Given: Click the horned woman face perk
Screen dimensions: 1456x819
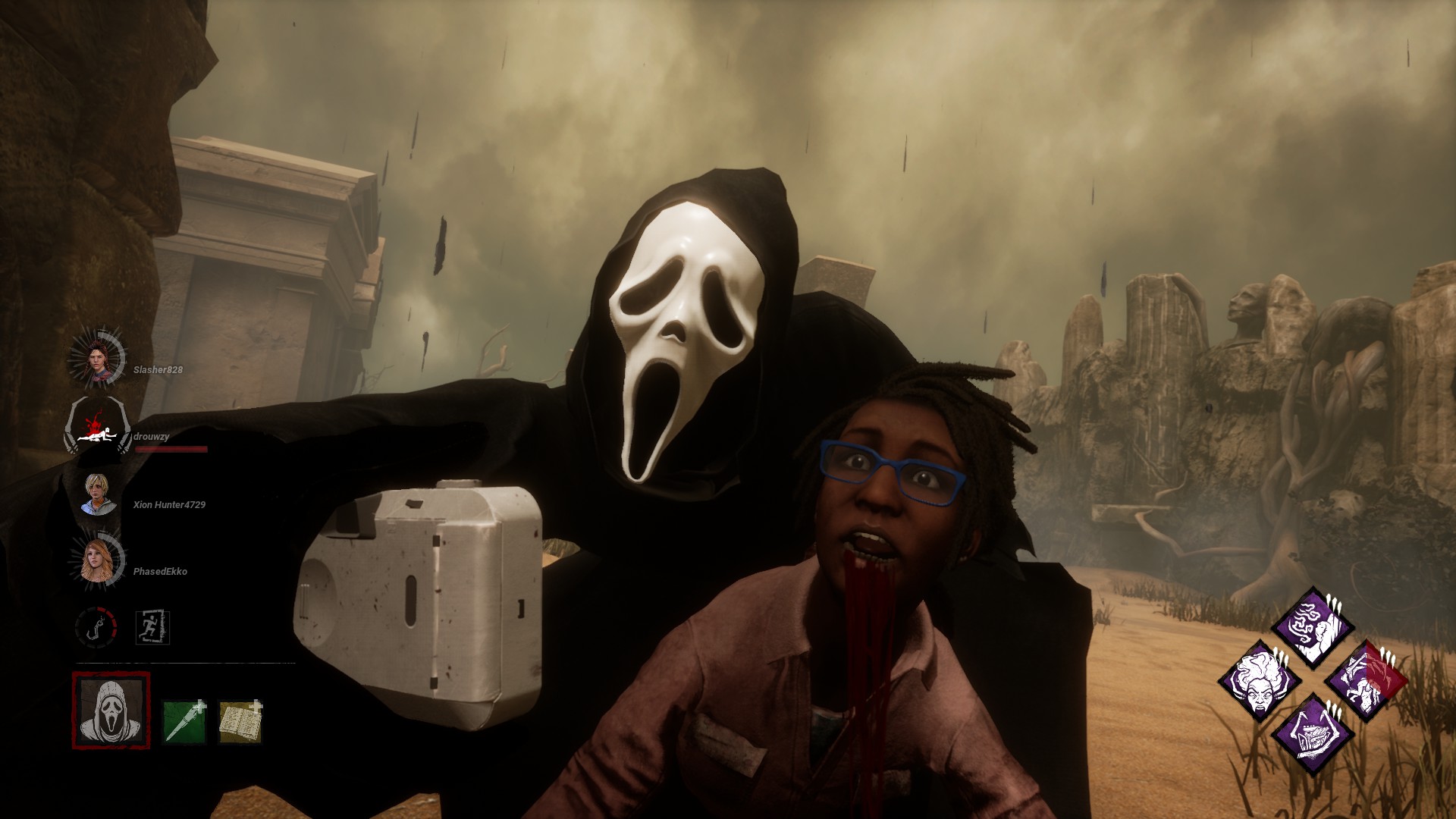Looking at the screenshot, I should pos(1260,680).
